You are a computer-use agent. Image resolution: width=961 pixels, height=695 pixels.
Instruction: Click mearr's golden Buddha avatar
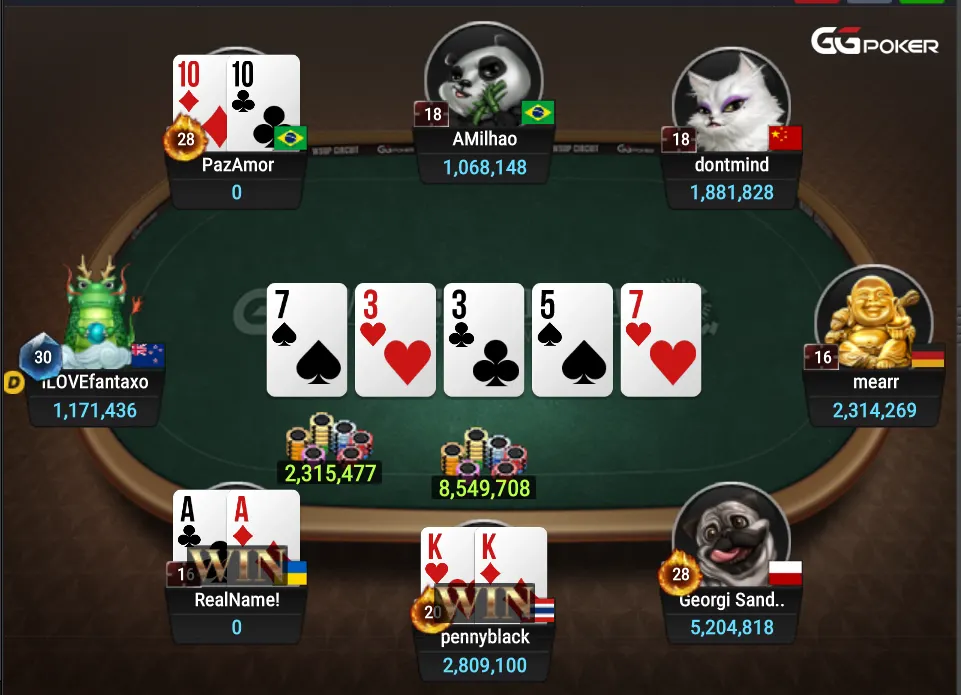coord(866,316)
